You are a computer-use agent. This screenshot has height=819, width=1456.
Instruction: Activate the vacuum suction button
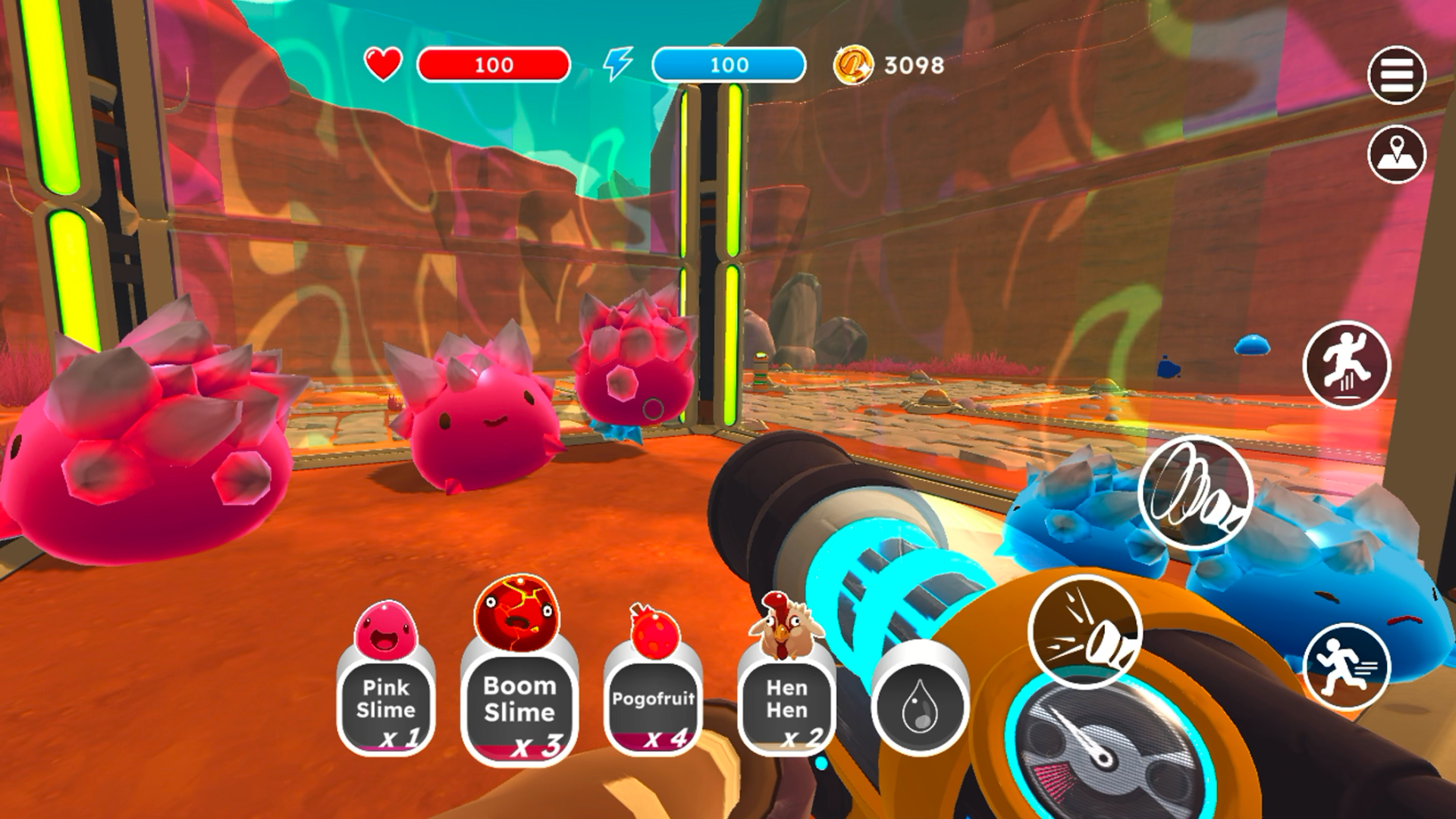click(1194, 493)
